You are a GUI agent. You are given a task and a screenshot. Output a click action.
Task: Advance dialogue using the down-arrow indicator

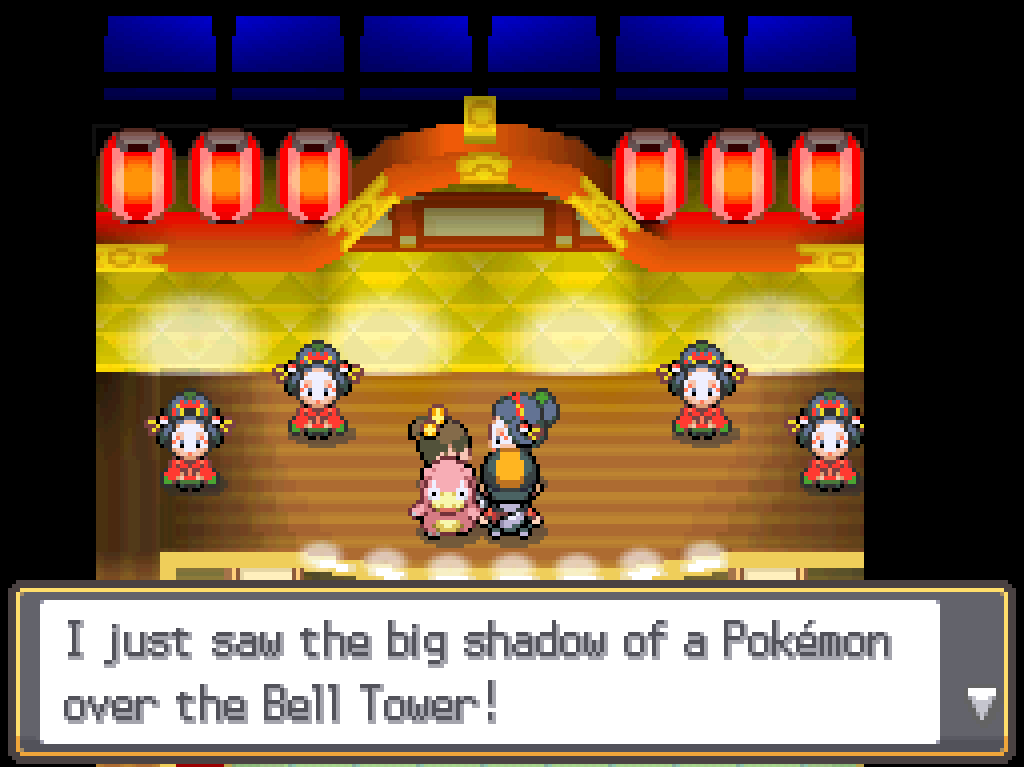tap(980, 704)
